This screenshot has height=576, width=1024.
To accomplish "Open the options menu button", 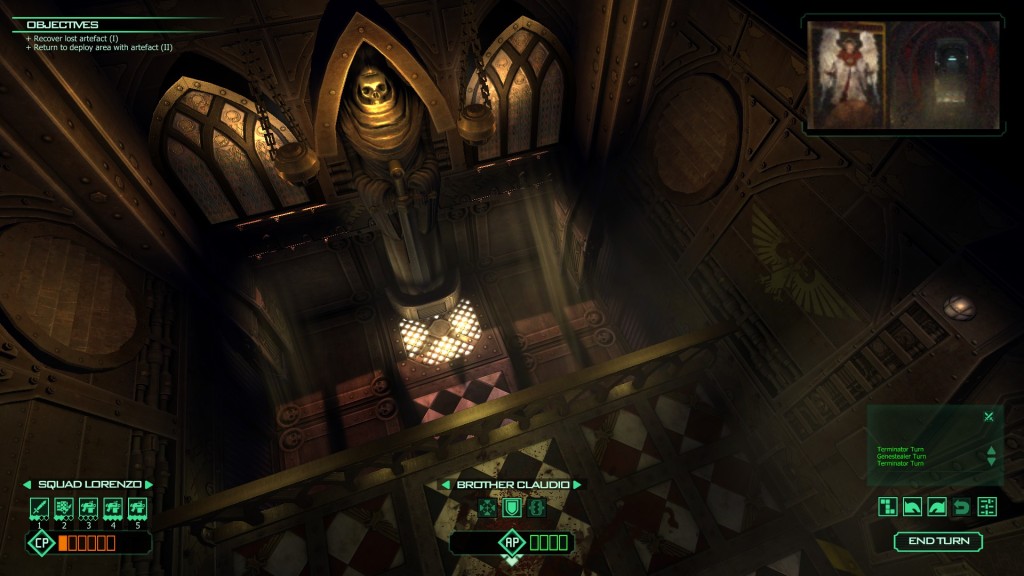I will (987, 507).
